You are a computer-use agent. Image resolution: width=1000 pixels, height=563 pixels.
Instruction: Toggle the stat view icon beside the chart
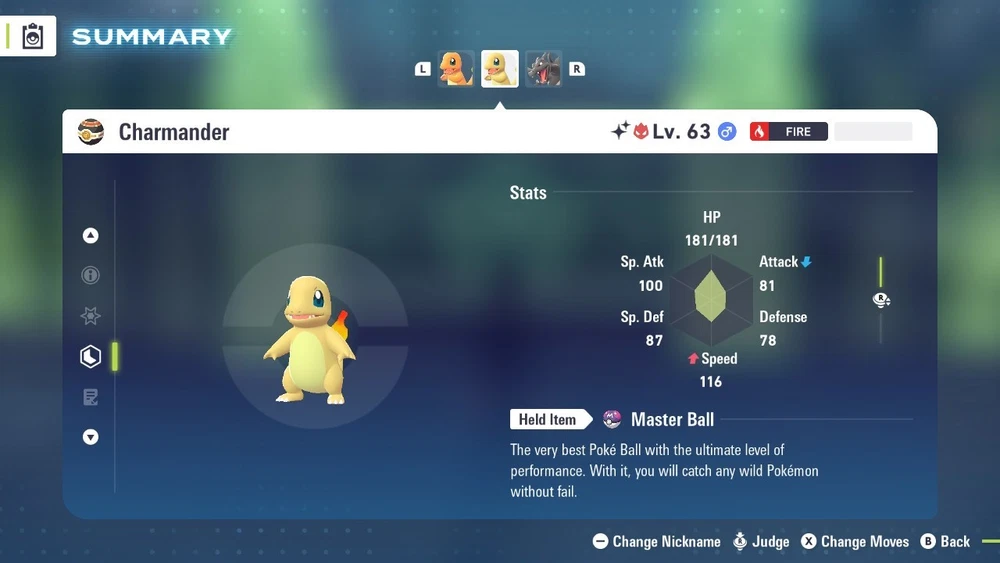(x=881, y=300)
